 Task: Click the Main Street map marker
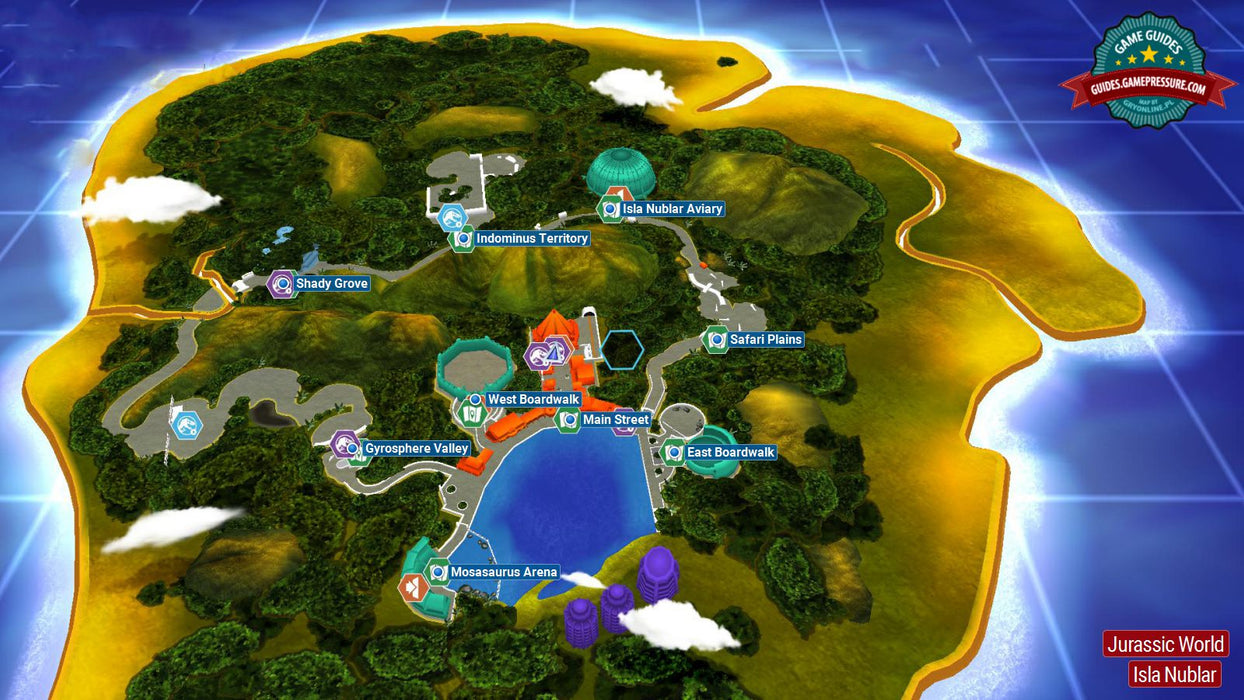pyautogui.click(x=569, y=420)
